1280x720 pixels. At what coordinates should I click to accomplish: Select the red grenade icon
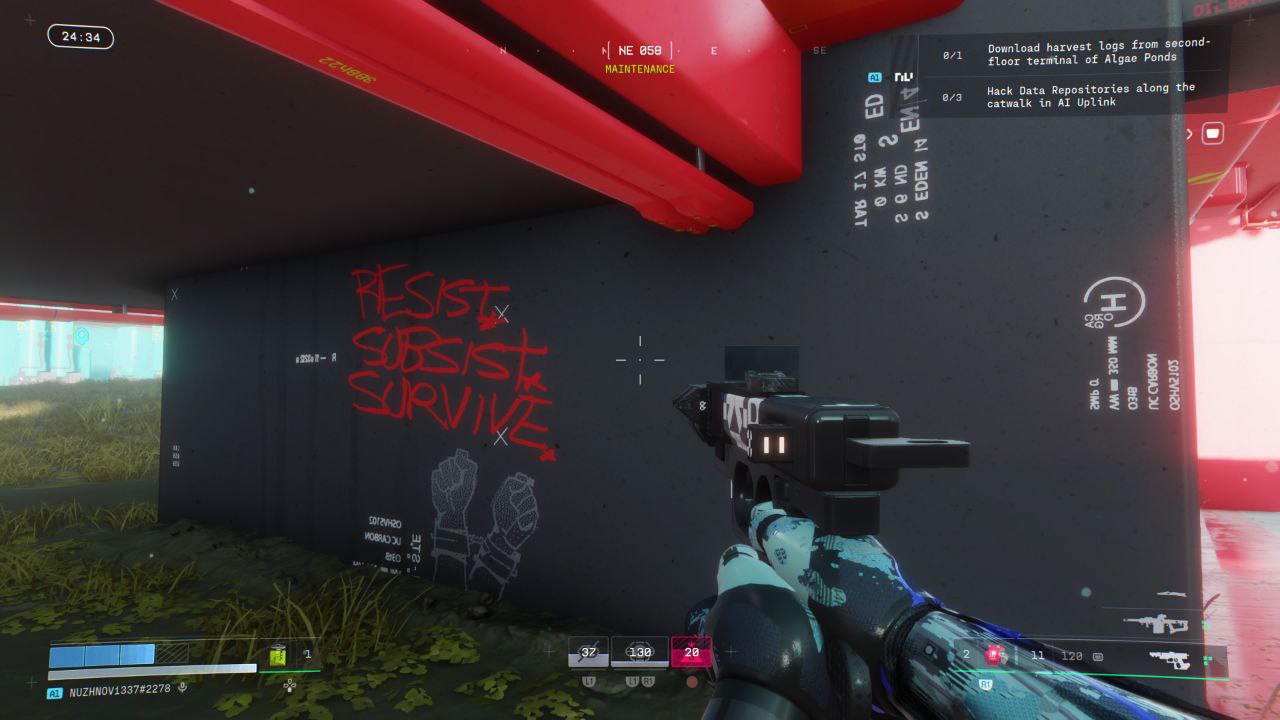click(994, 655)
